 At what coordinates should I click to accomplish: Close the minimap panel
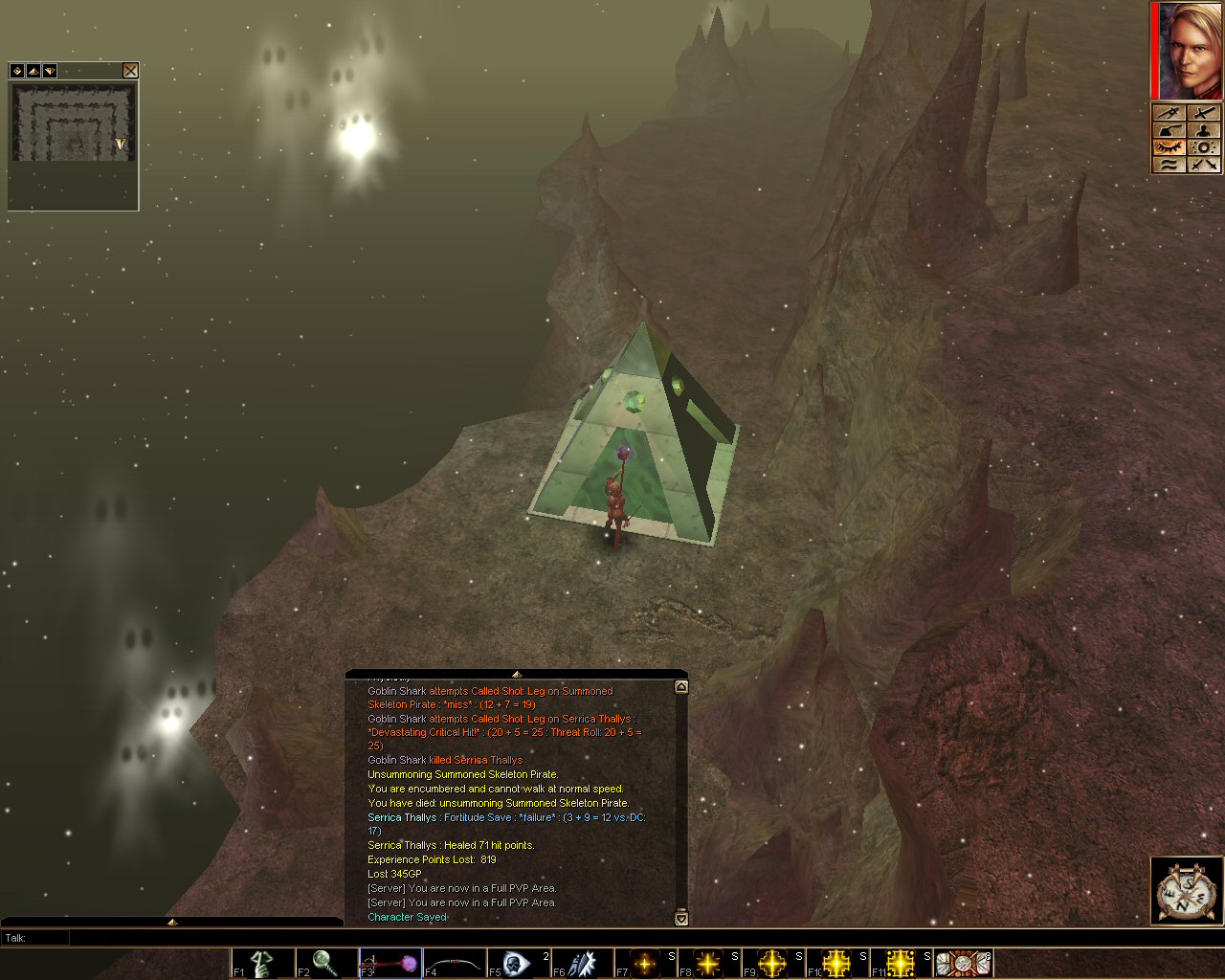tap(131, 71)
